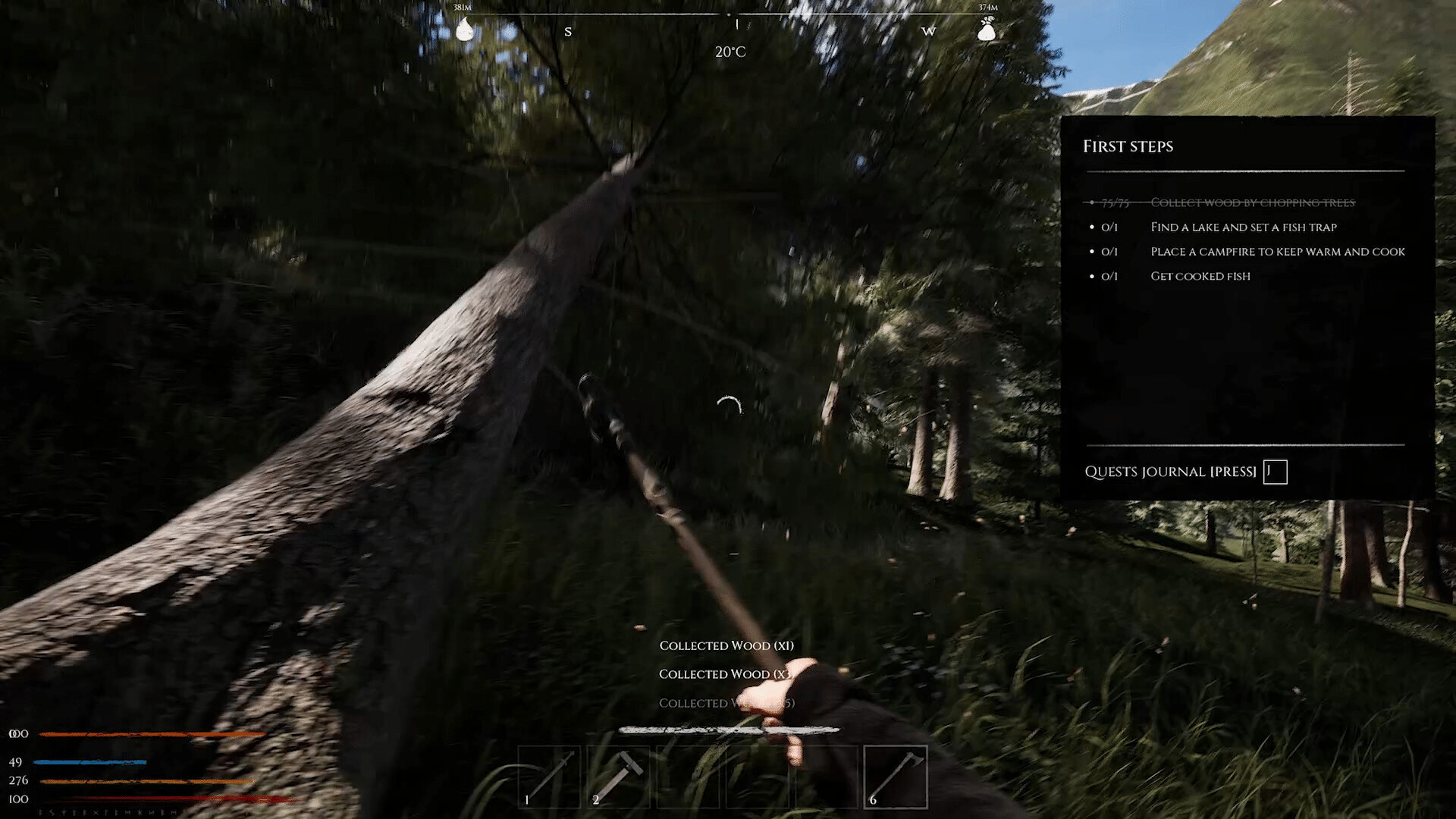Click the sack marker on the compass
Viewport: 1456px width, 819px height.
pos(986,30)
